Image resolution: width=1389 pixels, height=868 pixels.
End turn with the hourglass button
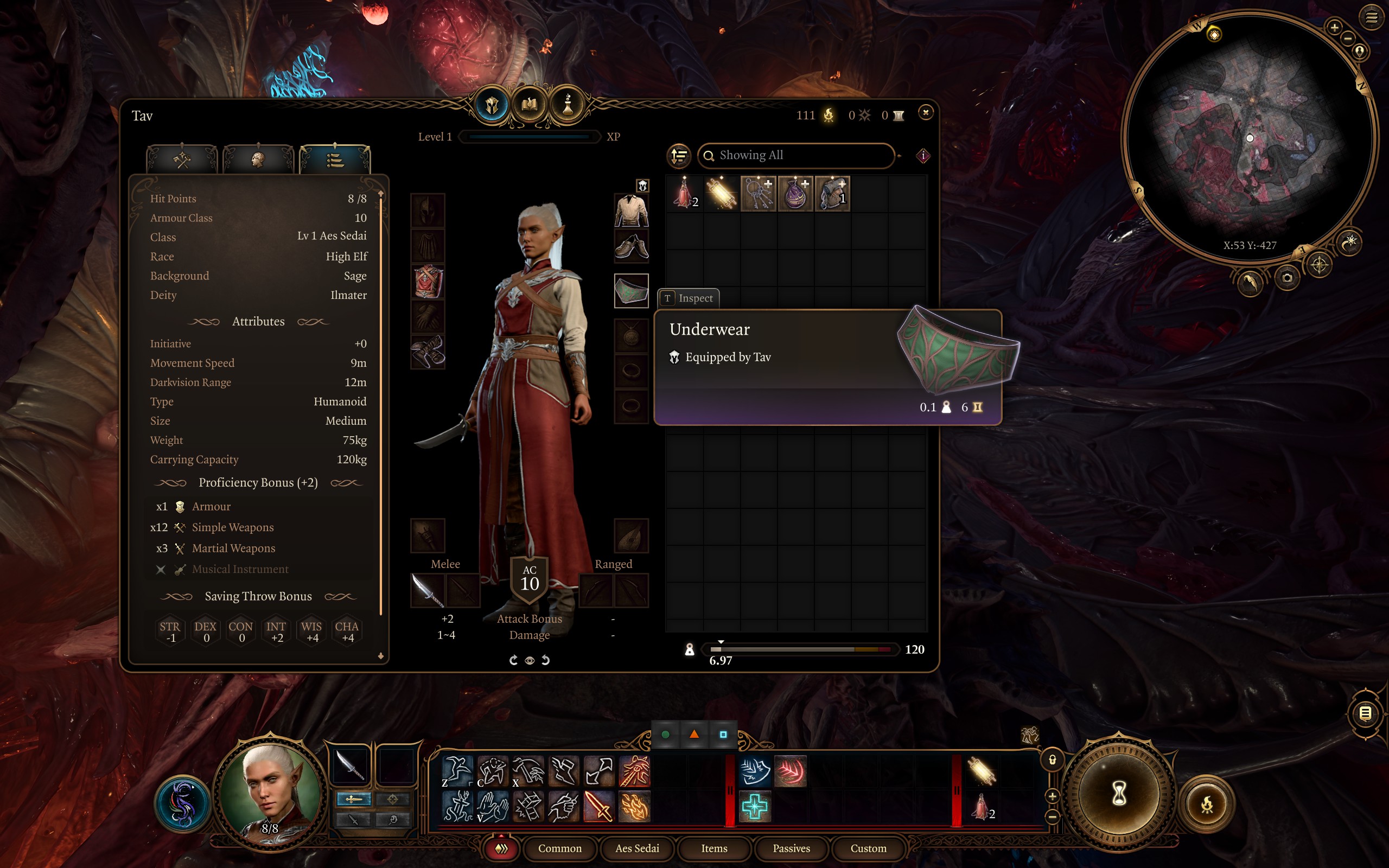point(1119,794)
